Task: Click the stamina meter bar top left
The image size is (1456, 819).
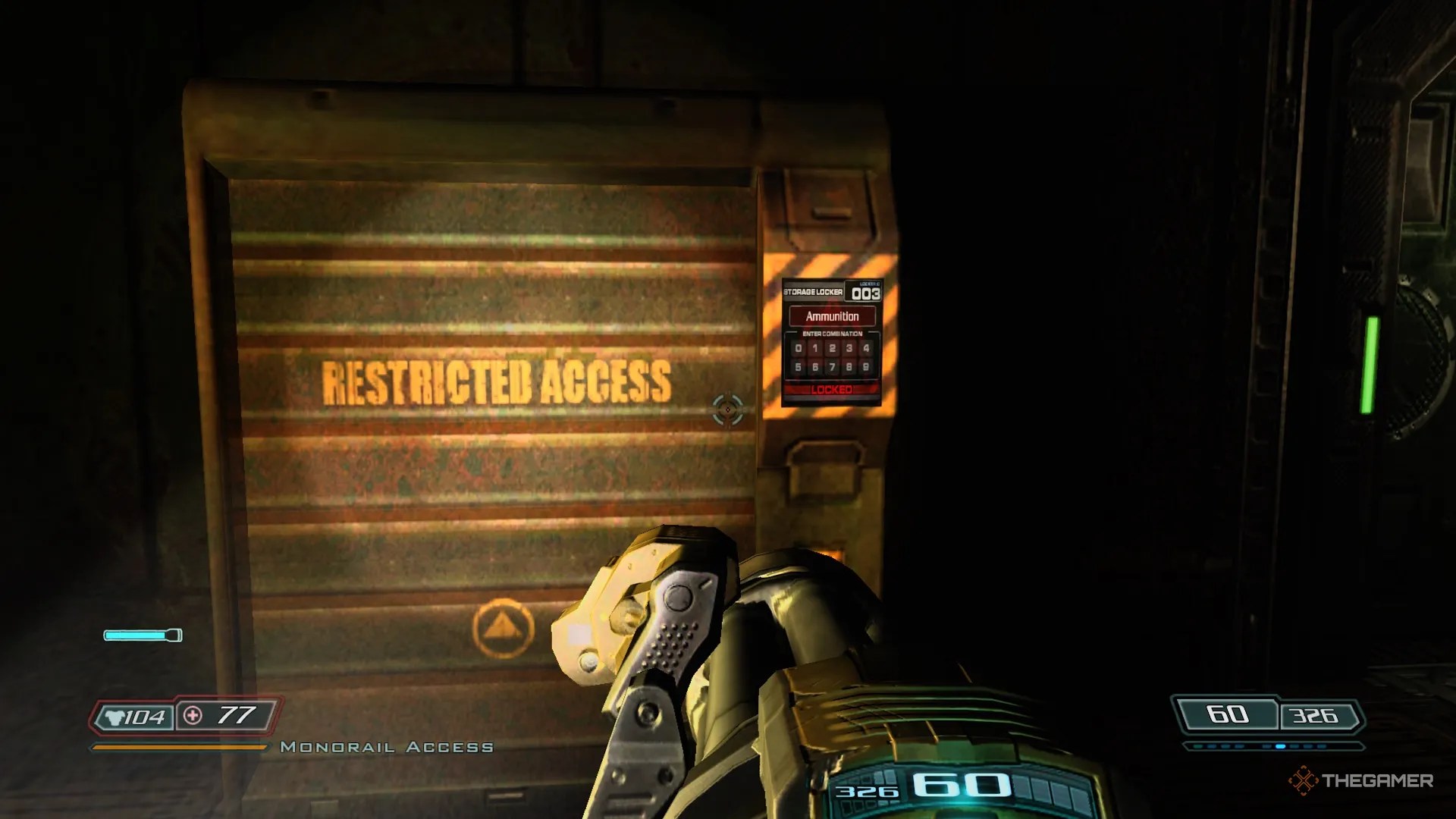Action: 142,635
